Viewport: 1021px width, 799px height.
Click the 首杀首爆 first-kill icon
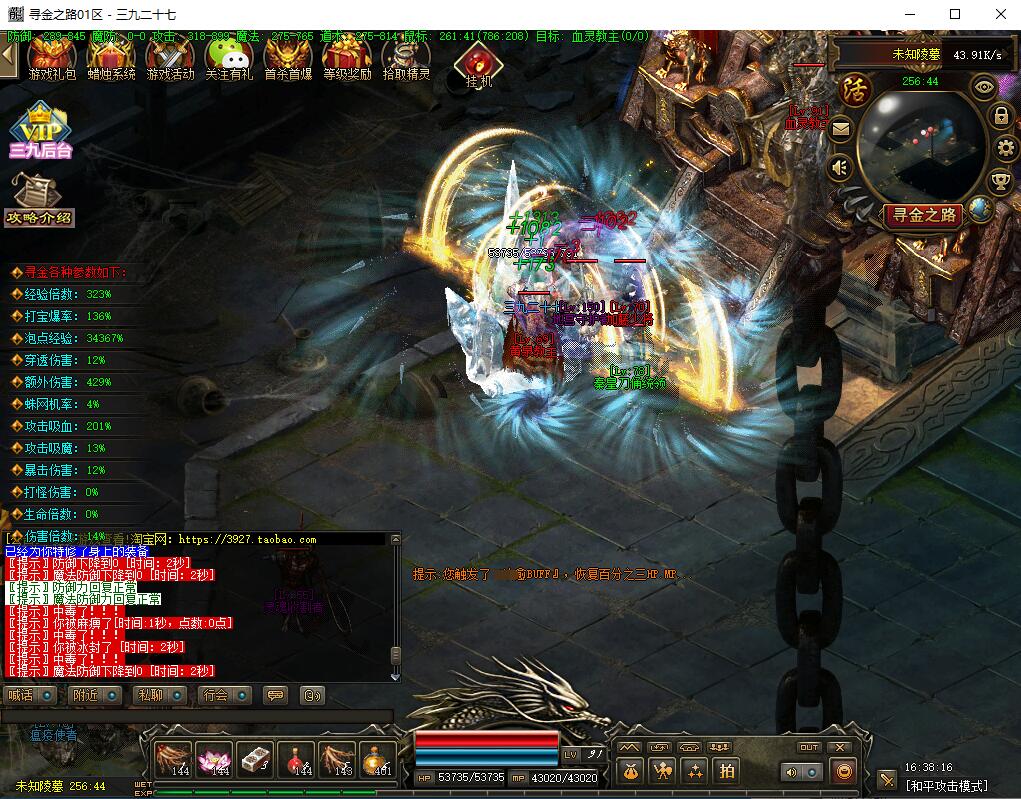pyautogui.click(x=288, y=58)
